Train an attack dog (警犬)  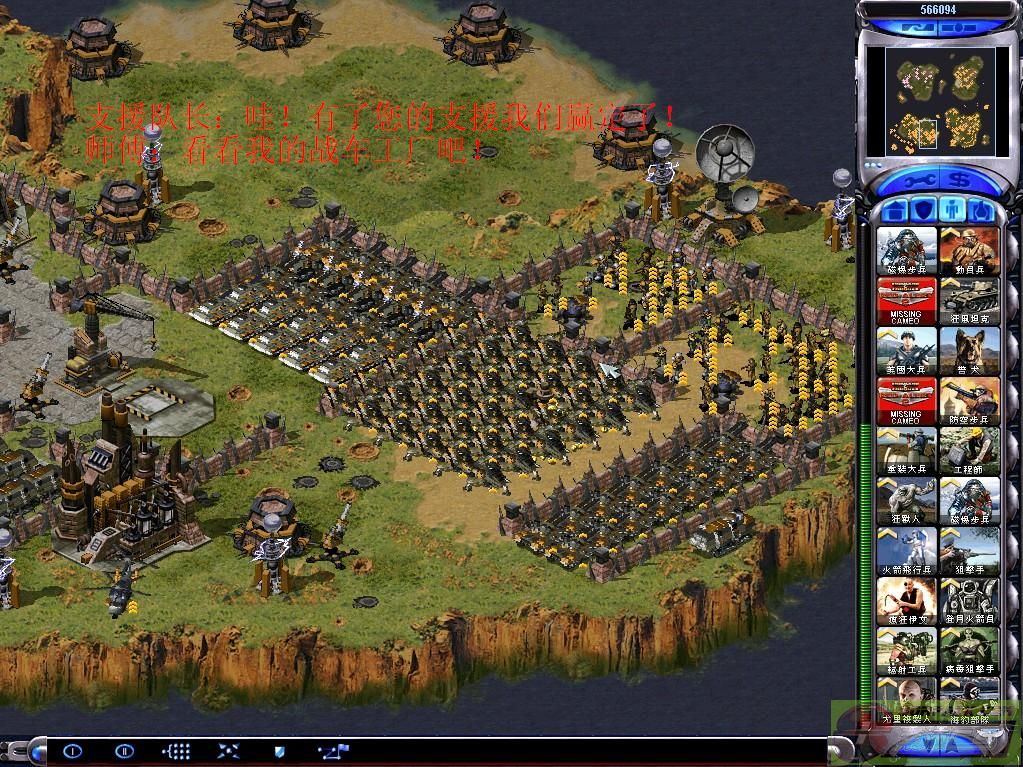point(969,351)
